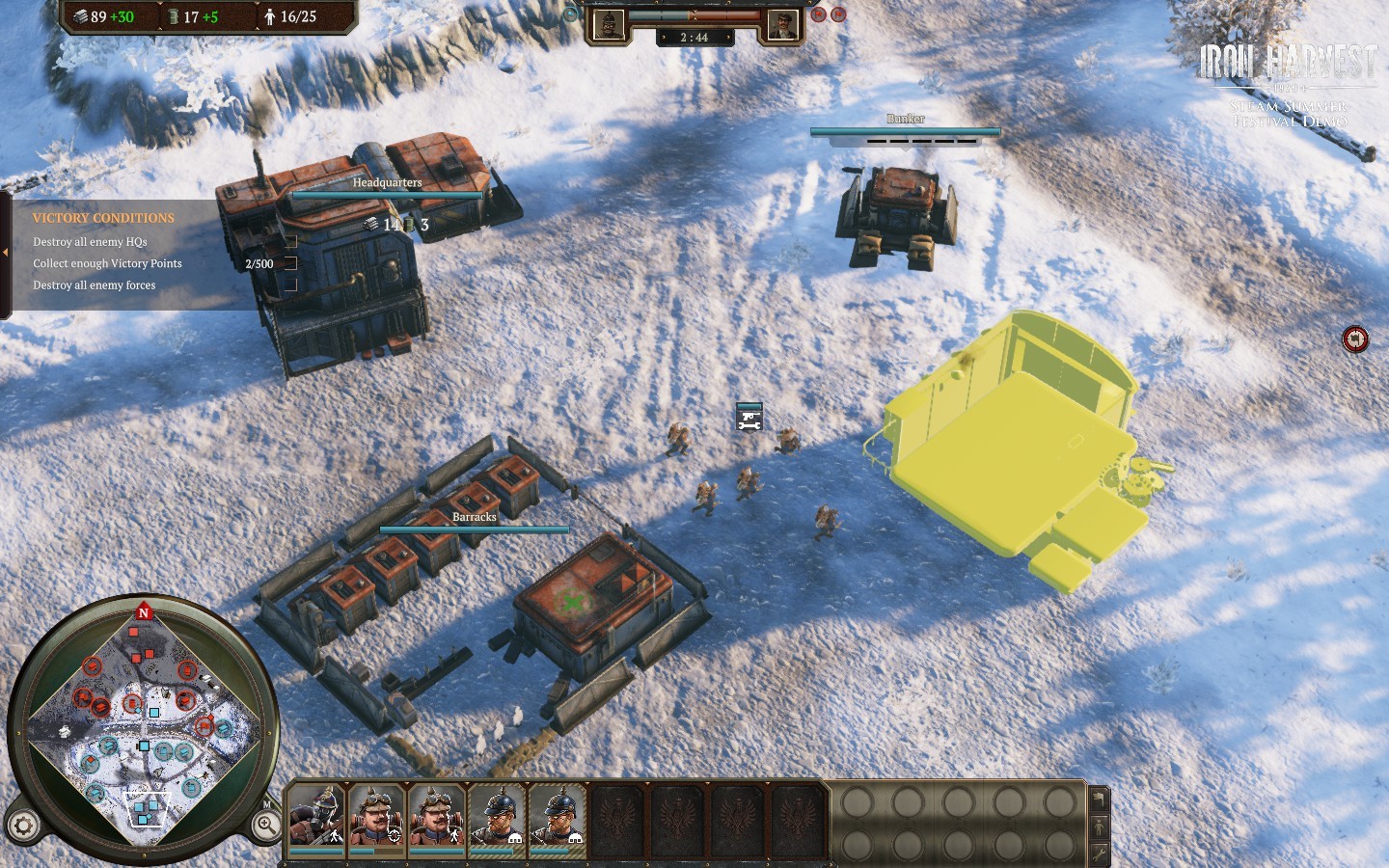Click the left player commander portrait
The image size is (1389, 868).
click(609, 24)
